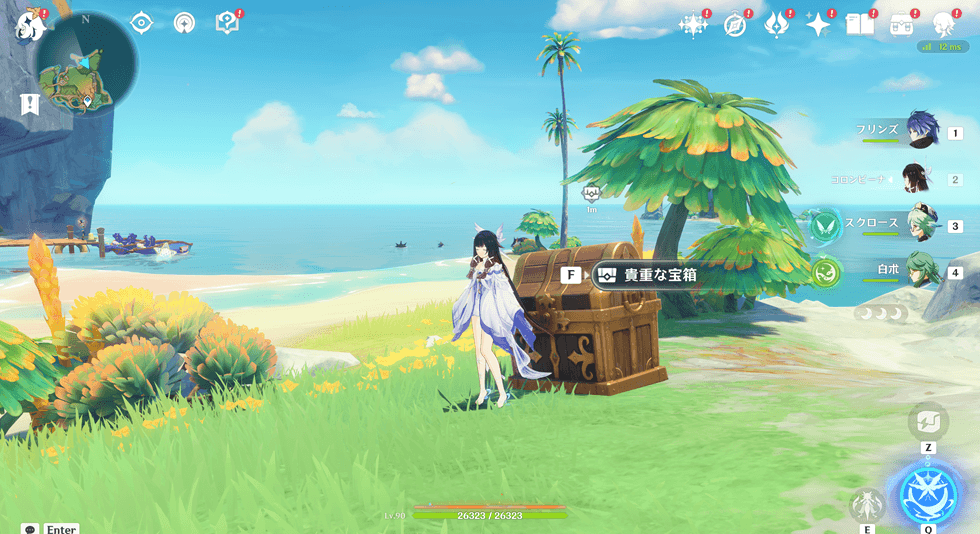Viewport: 980px width, 534px height.
Task: Open the character profile head icon
Action: (x=943, y=25)
